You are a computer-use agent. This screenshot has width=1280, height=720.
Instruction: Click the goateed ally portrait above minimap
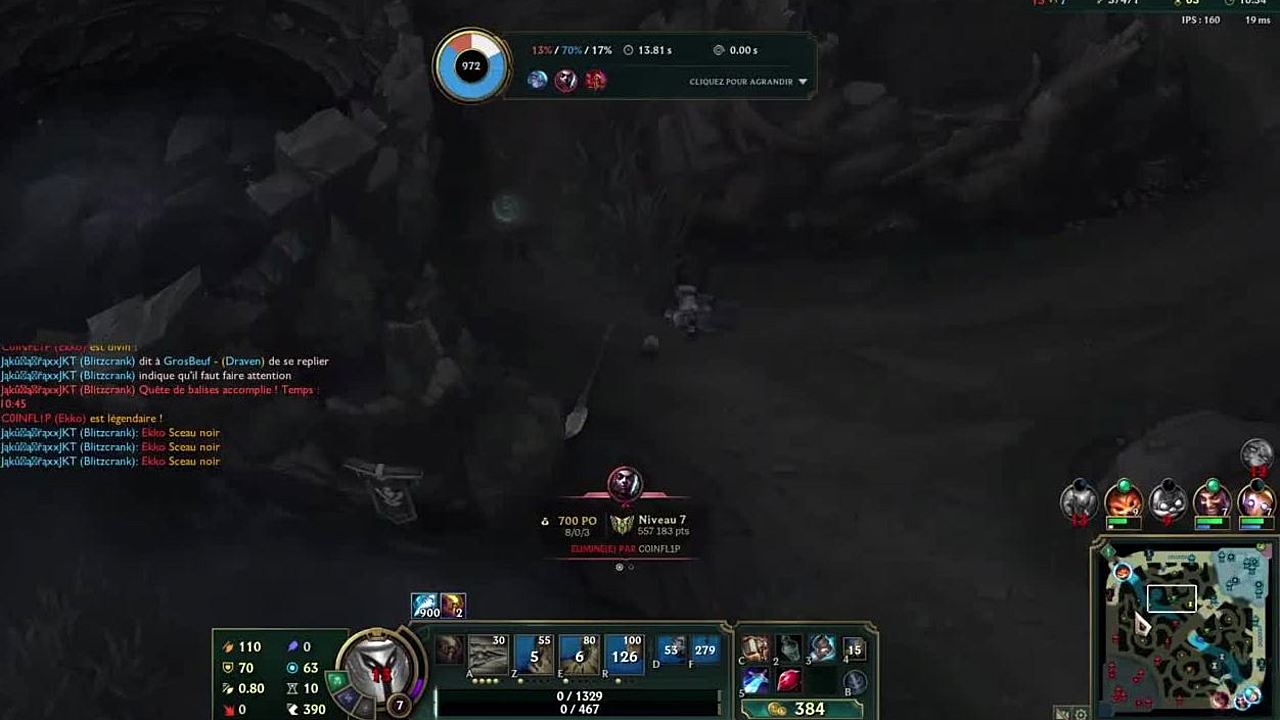point(1212,499)
